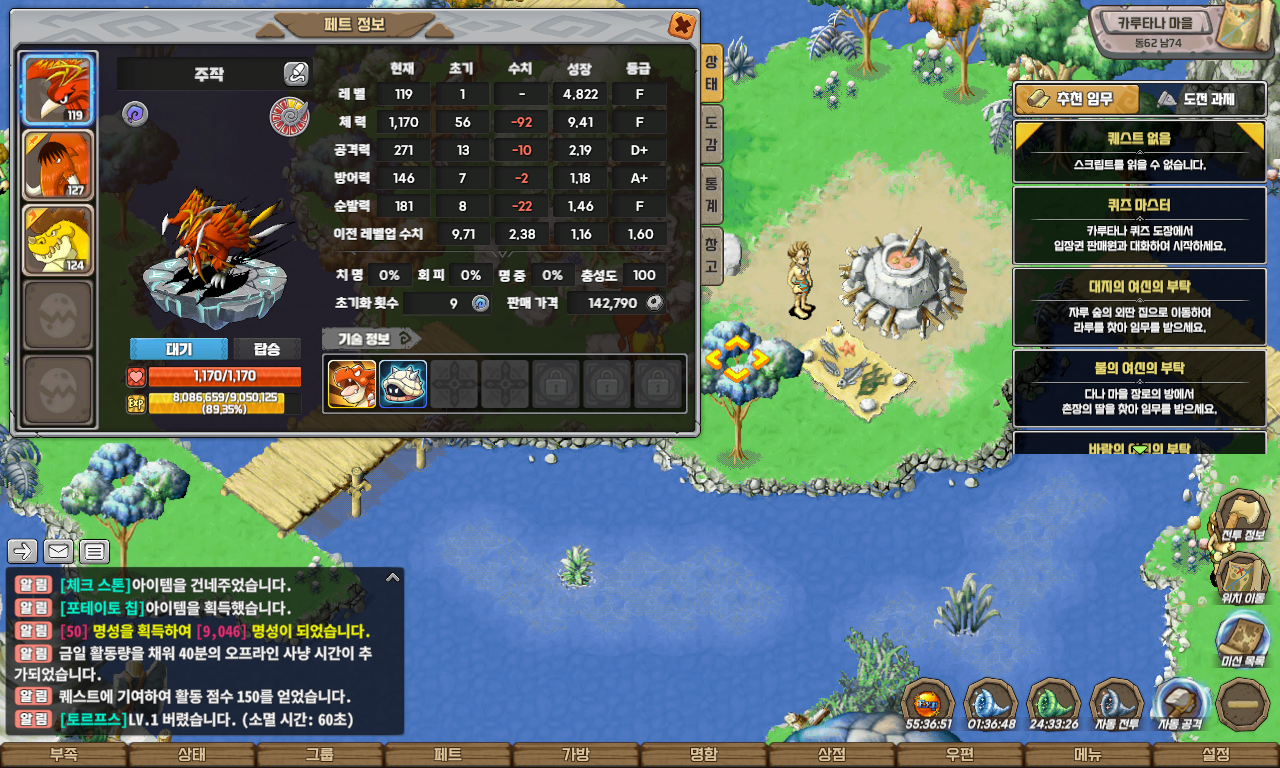This screenshot has width=1280, height=768.
Task: Choose the 탑승 ride button
Action: [267, 349]
